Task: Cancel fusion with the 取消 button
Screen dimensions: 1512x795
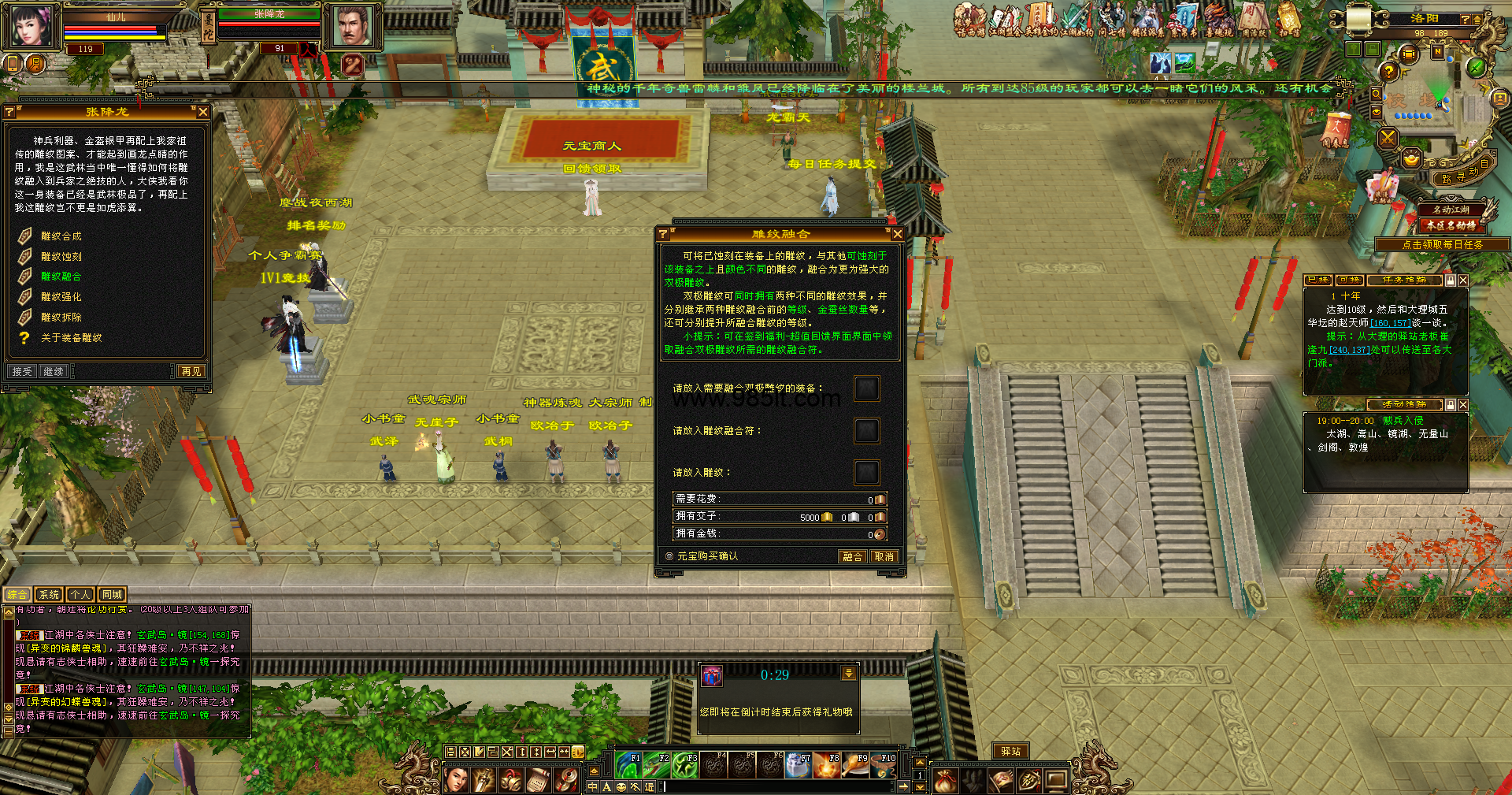Action: tap(884, 556)
